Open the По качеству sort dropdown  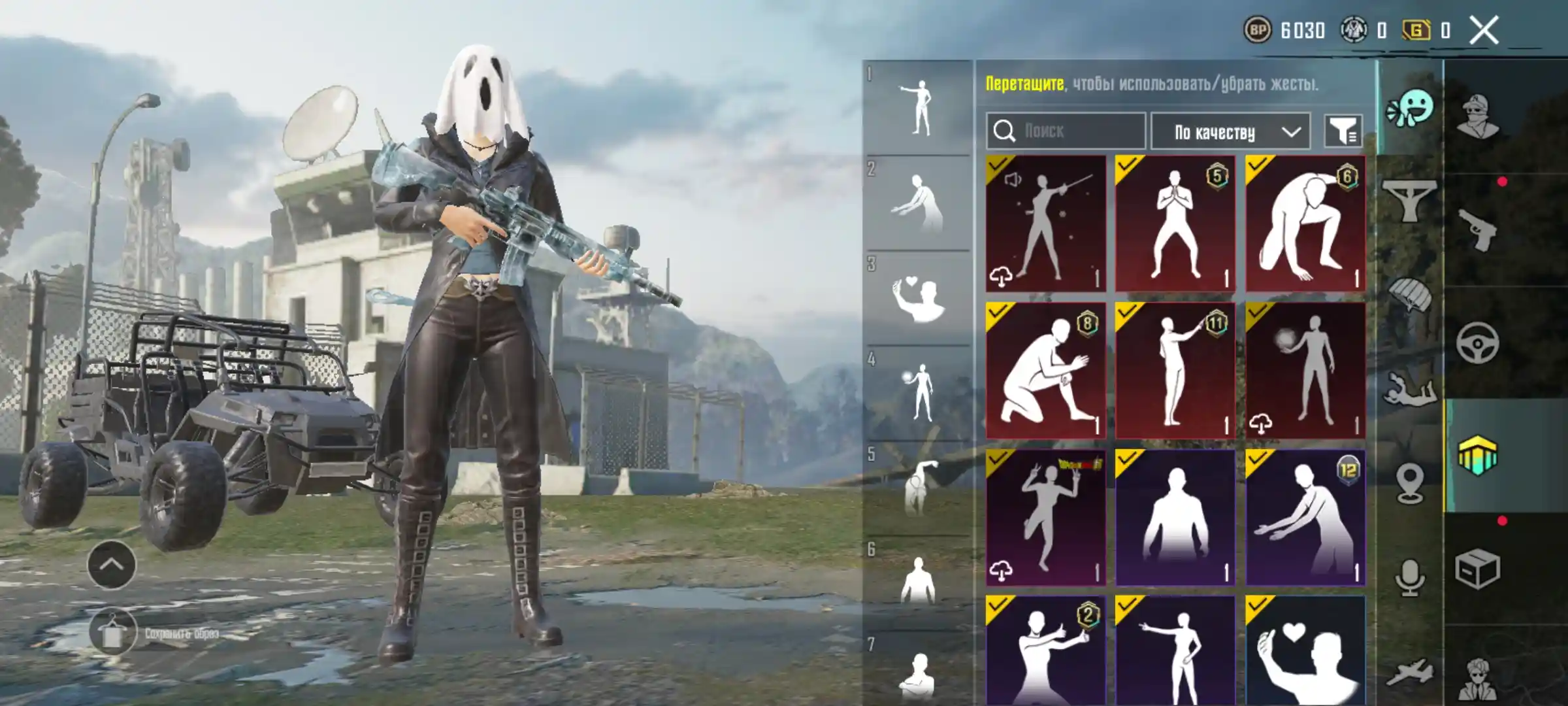pyautogui.click(x=1230, y=132)
